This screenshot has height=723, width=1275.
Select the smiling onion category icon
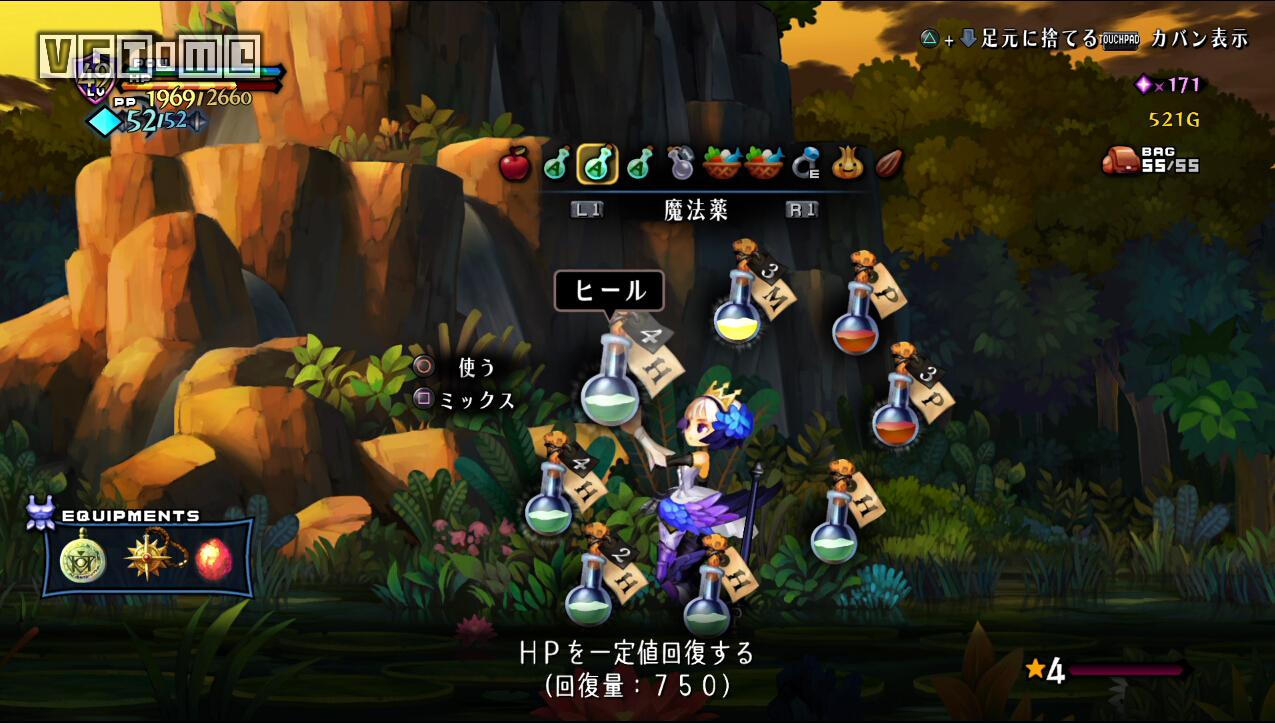click(848, 164)
